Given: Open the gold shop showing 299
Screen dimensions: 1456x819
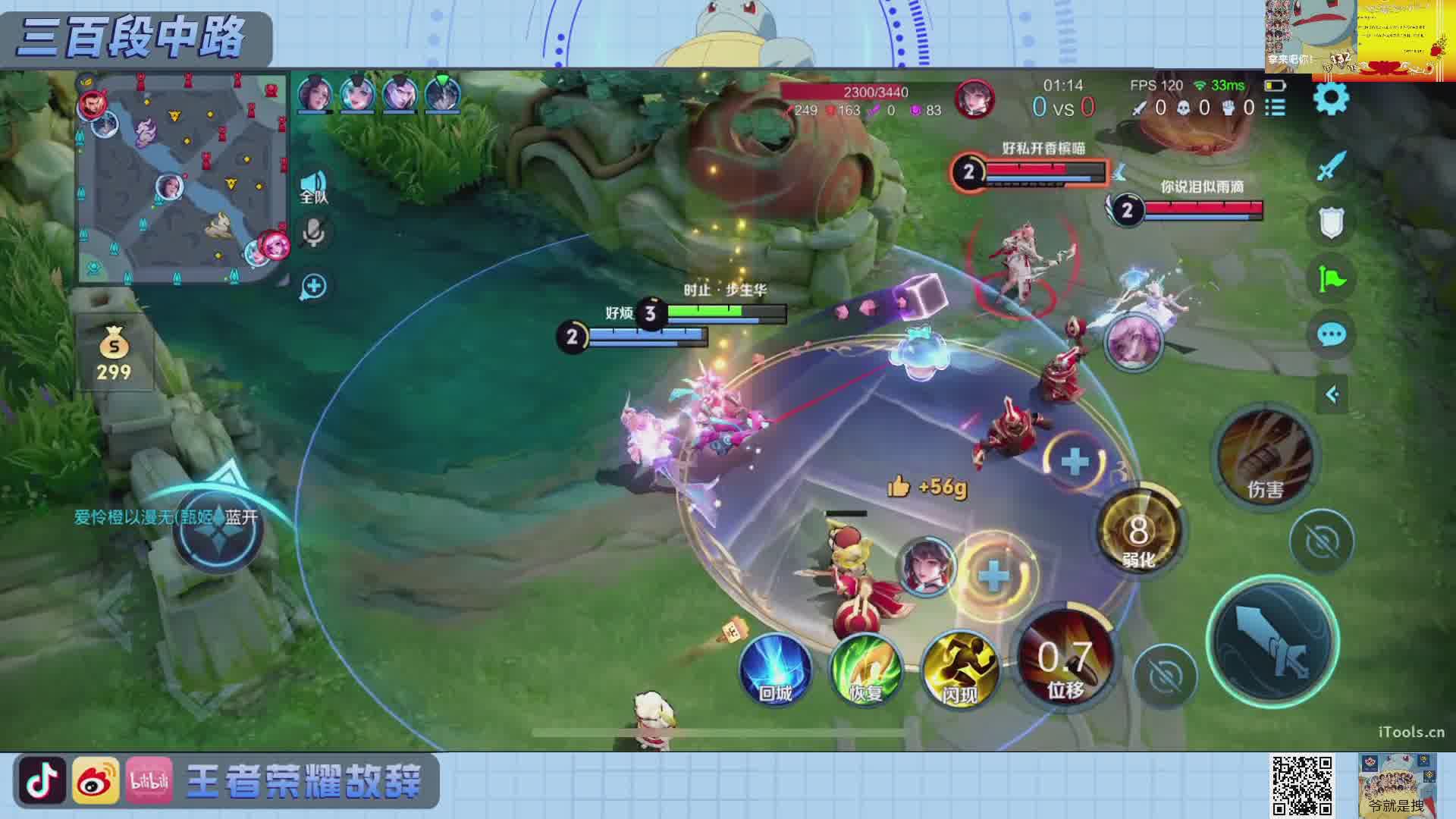Looking at the screenshot, I should tap(114, 354).
